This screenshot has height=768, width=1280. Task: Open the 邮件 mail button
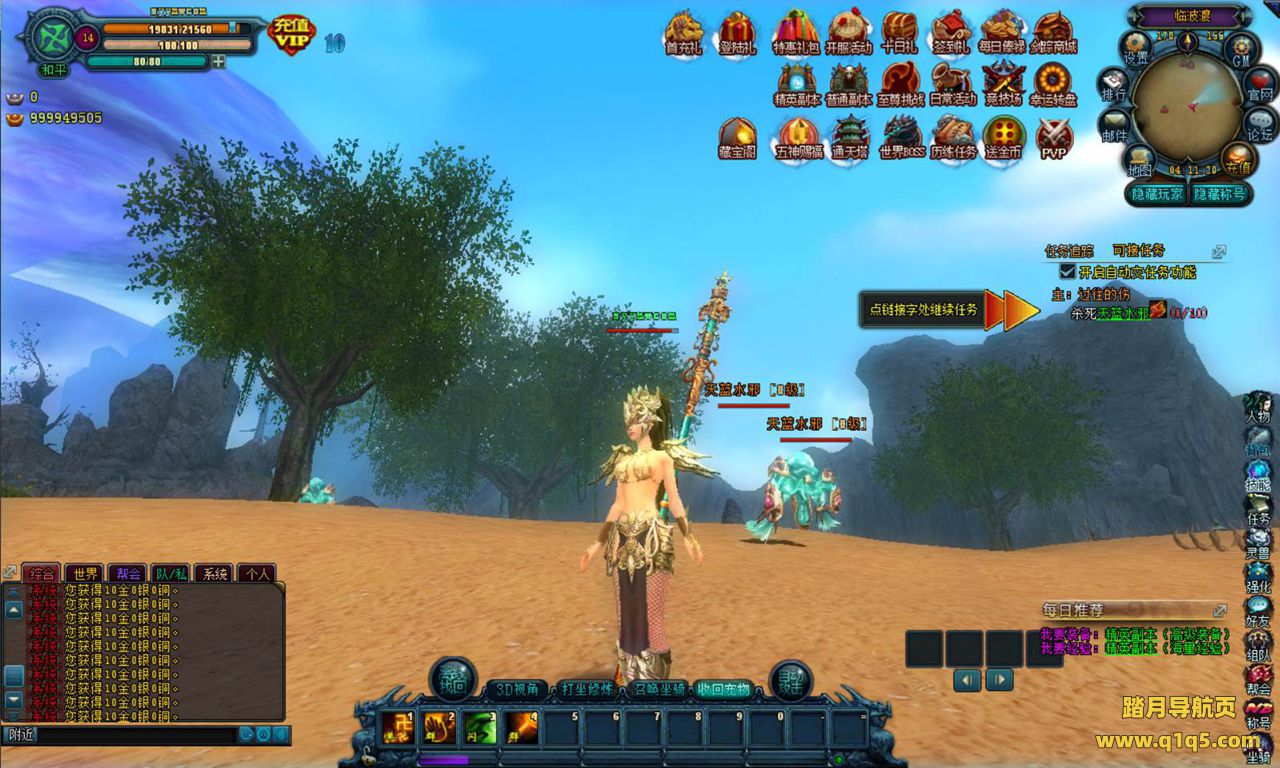click(x=1113, y=126)
